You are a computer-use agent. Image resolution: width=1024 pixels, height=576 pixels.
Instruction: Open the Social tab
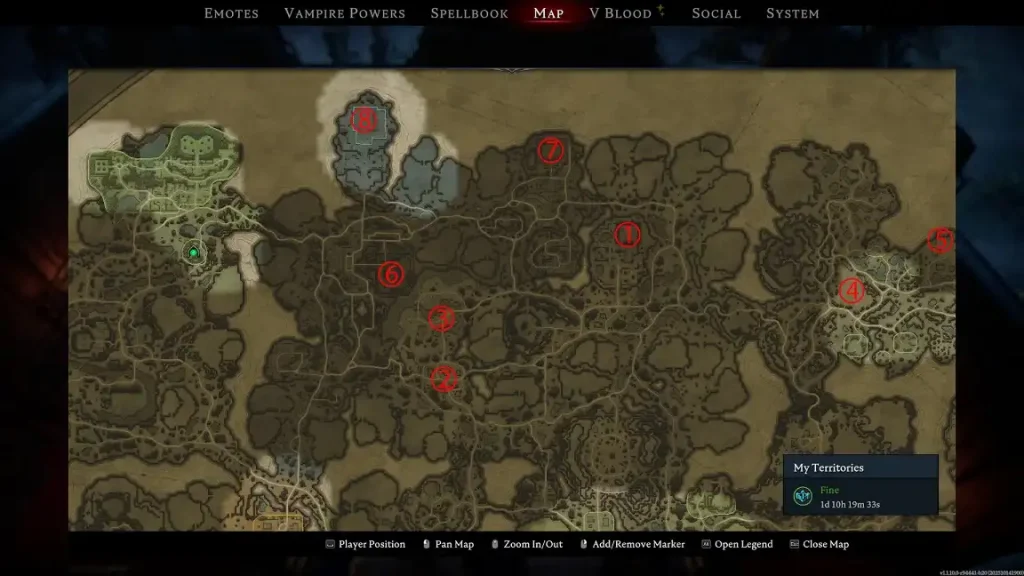(716, 13)
